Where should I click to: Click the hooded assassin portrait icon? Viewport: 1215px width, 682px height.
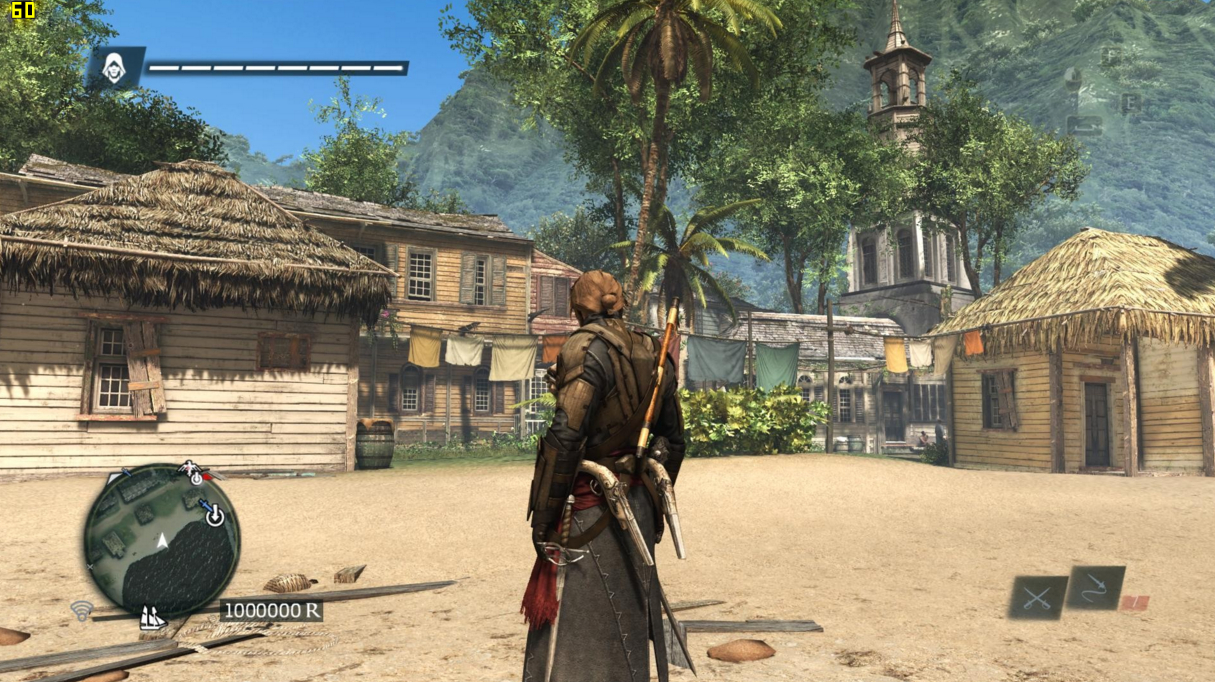115,68
